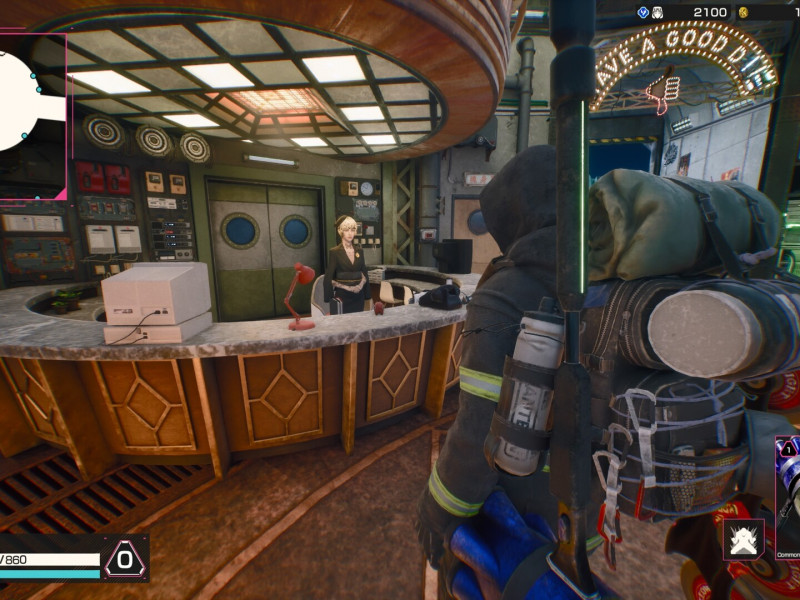800x600 pixels.
Task: Click the blue hexagon currency icon
Action: [643, 12]
